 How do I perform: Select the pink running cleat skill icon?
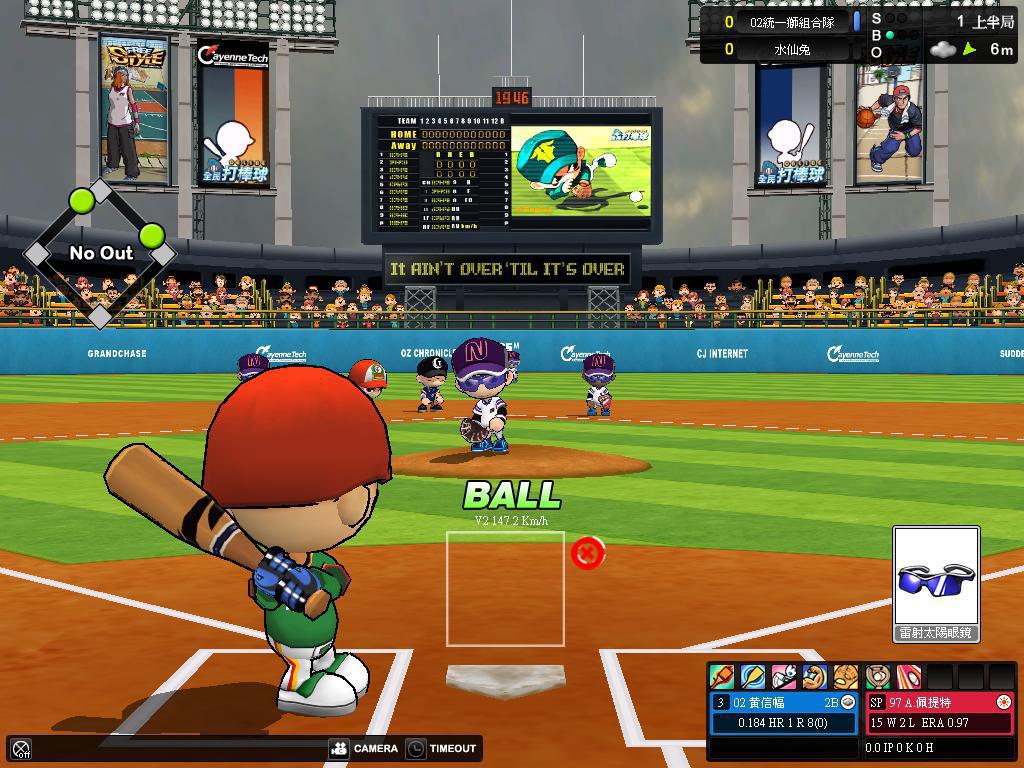point(784,677)
